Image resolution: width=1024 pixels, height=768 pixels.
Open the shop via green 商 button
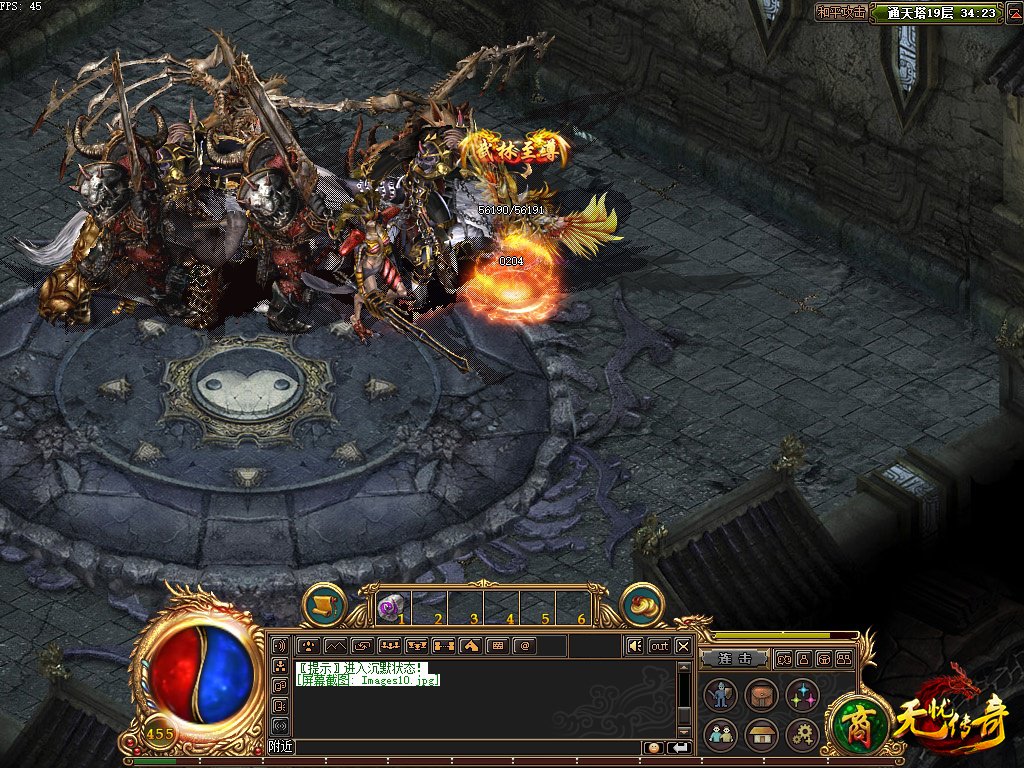tap(853, 722)
